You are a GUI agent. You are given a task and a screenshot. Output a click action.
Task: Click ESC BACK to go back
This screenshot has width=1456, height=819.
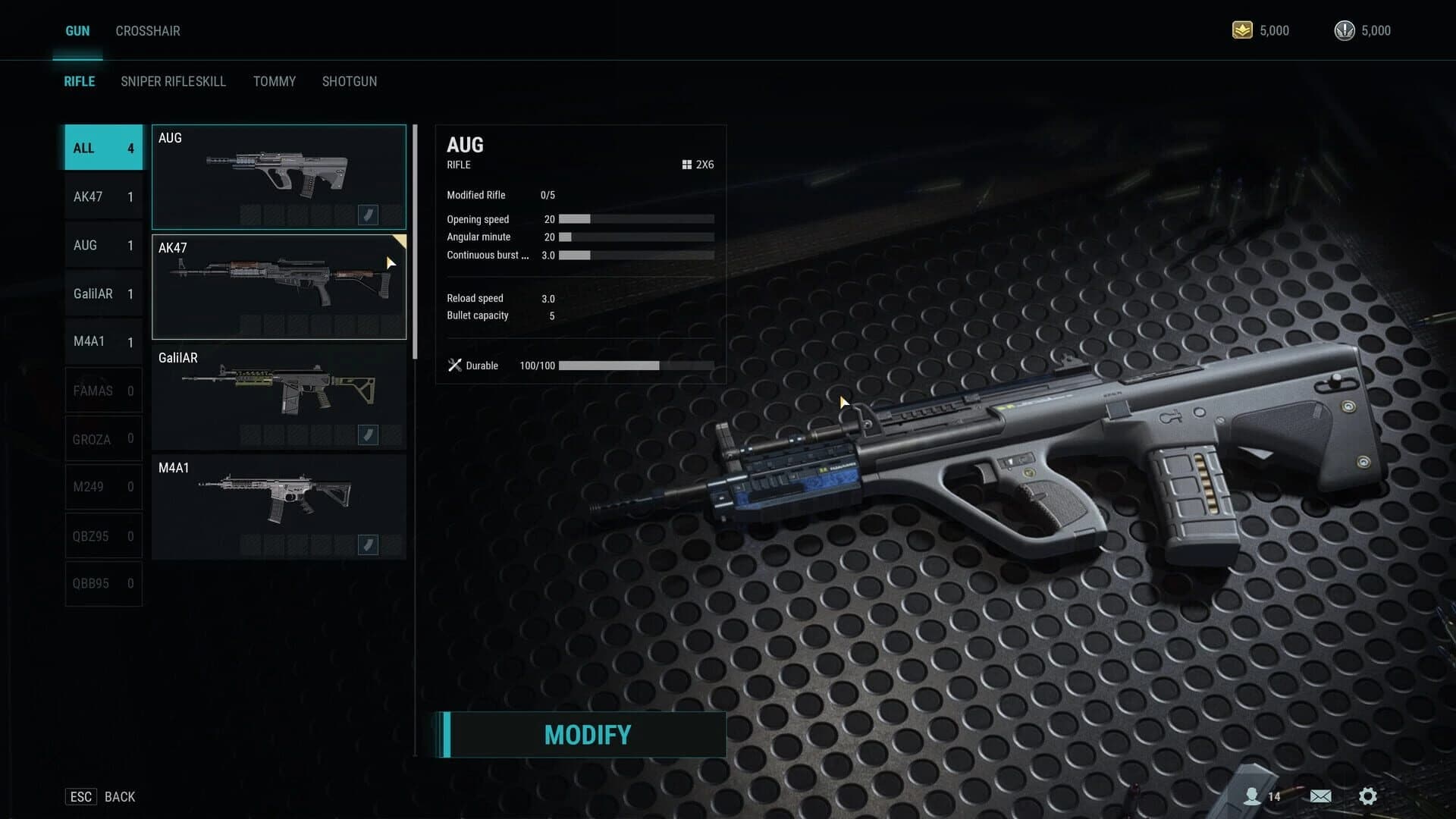(99, 796)
